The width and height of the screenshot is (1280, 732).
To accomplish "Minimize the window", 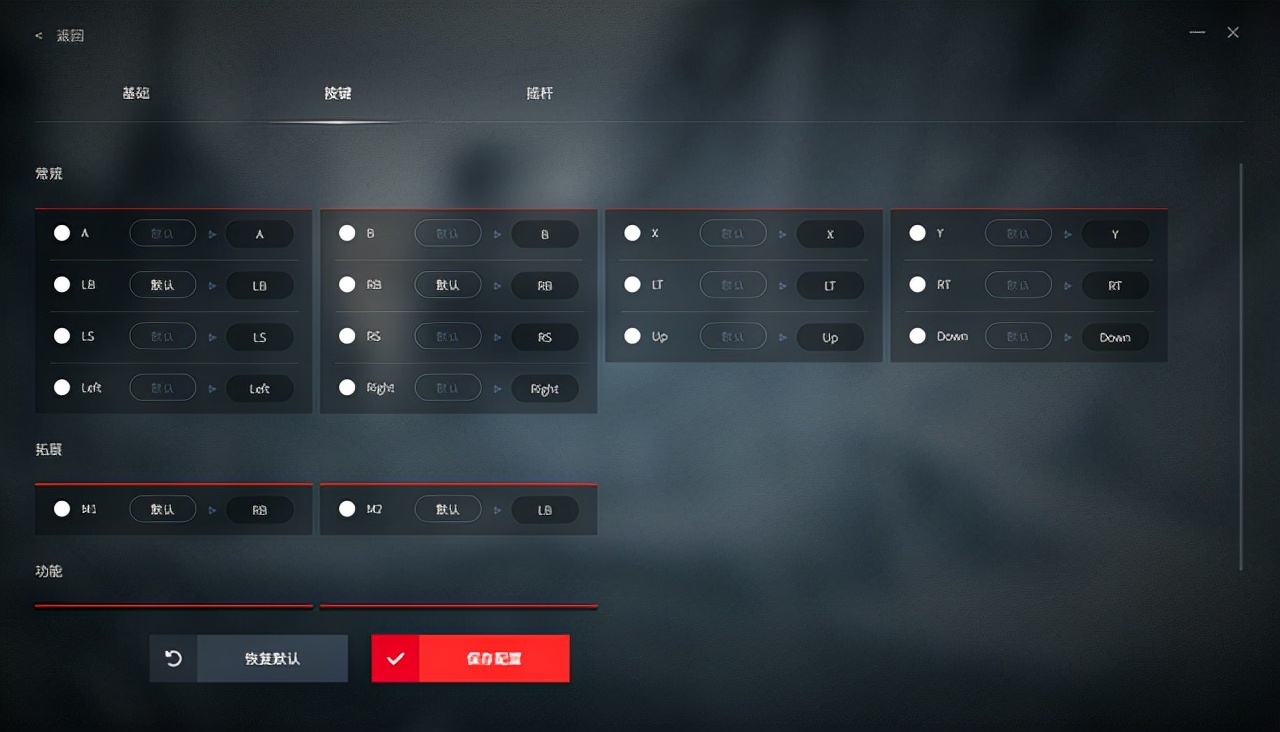I will click(x=1197, y=33).
